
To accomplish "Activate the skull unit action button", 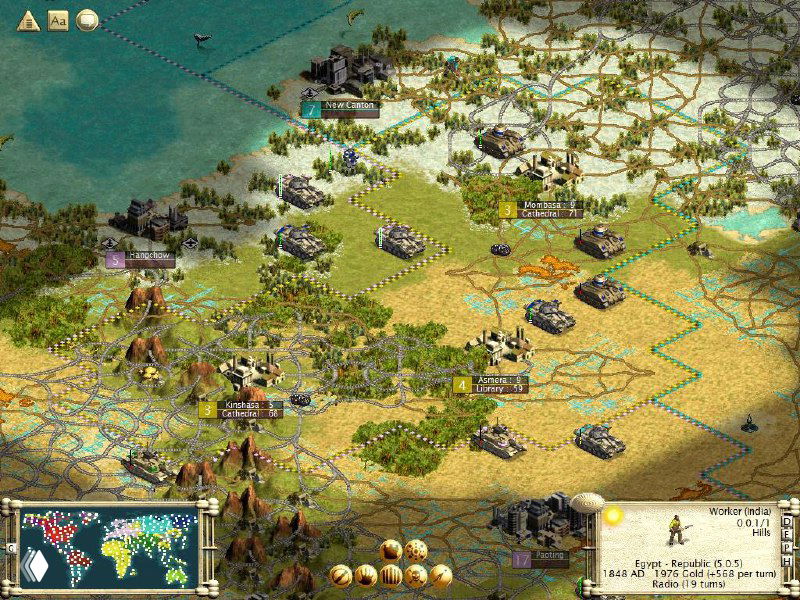I will click(415, 575).
